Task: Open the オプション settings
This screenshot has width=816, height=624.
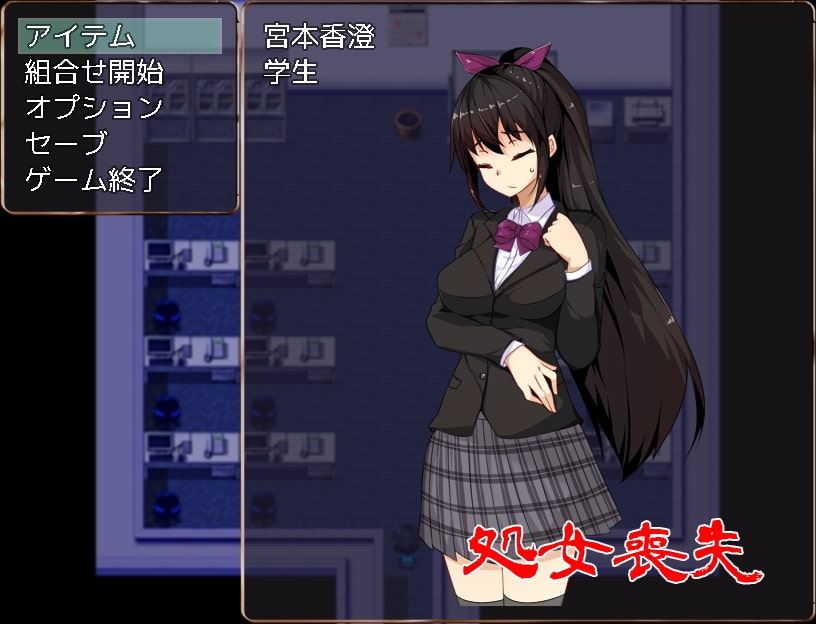Action: point(94,108)
